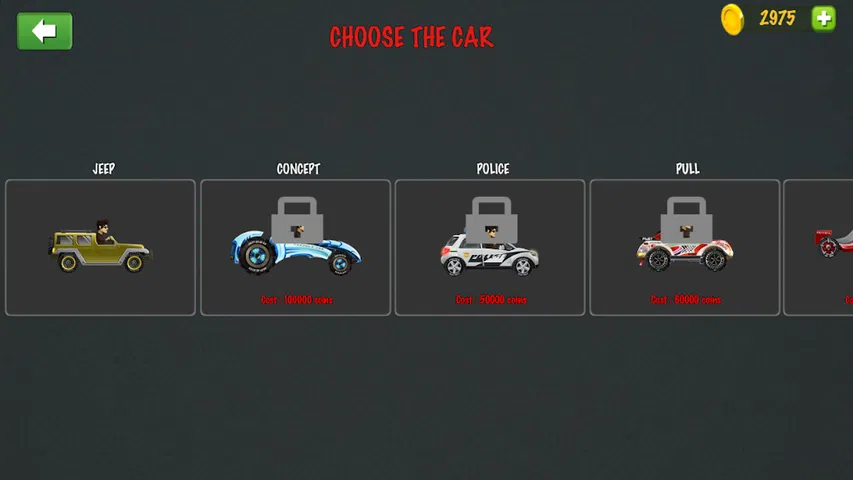
Task: Select the locked Pull car tile
Action: (685, 248)
